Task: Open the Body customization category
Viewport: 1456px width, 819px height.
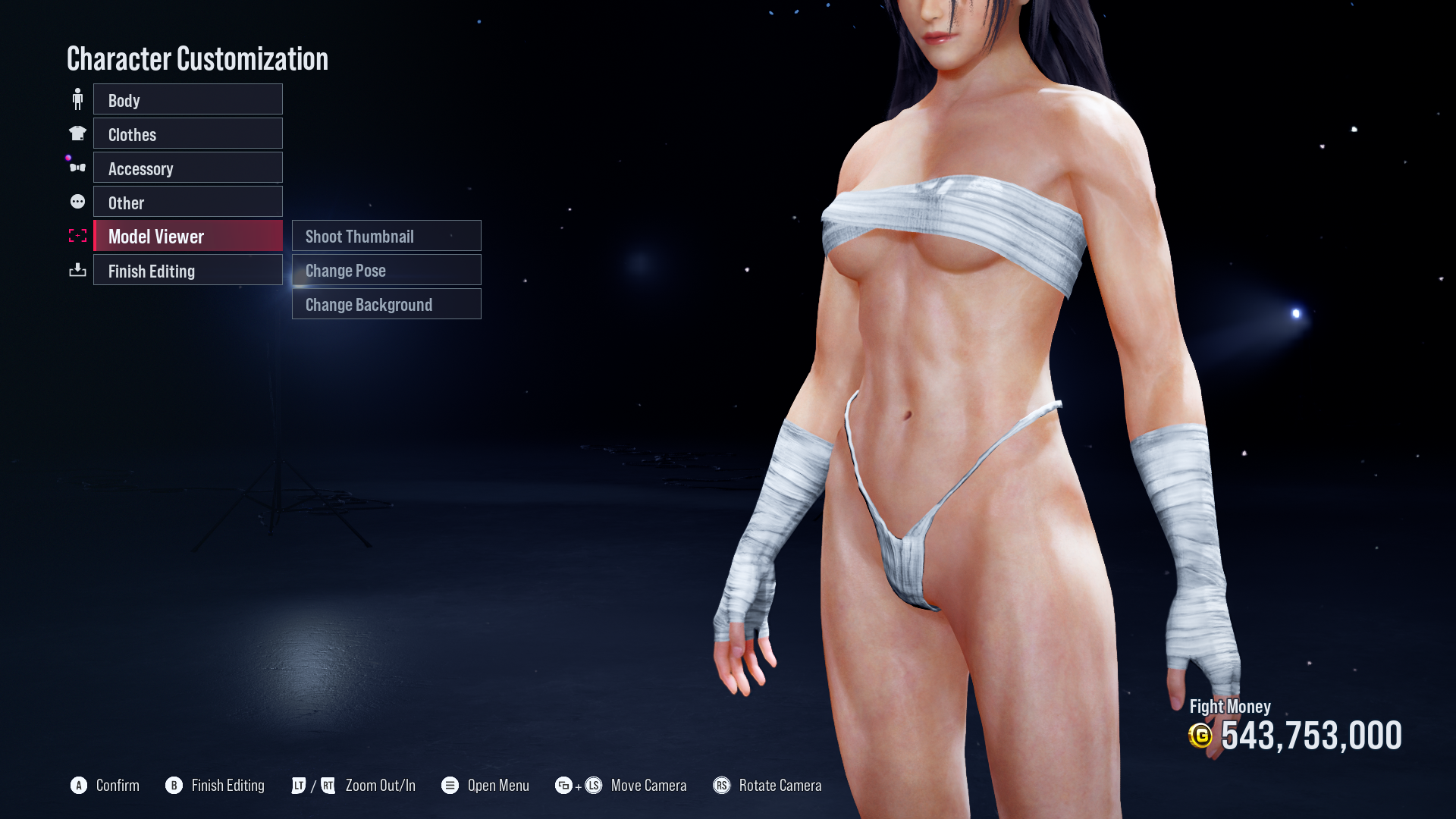Action: (187, 99)
